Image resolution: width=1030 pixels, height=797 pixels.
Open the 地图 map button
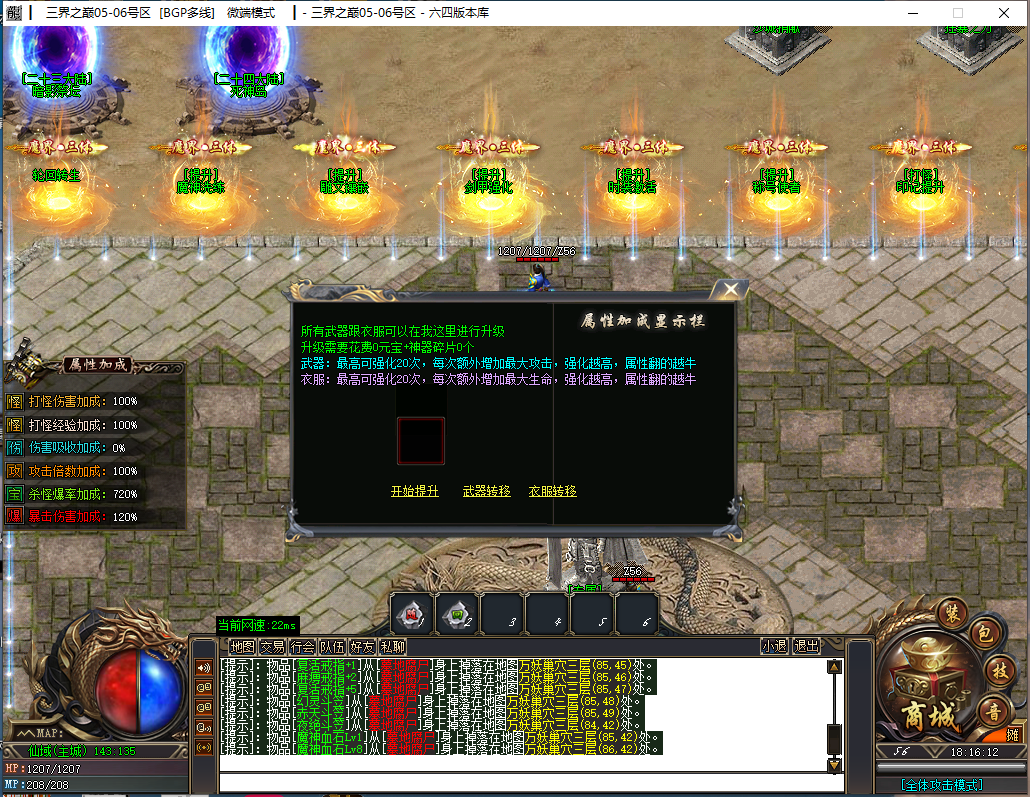tap(242, 646)
